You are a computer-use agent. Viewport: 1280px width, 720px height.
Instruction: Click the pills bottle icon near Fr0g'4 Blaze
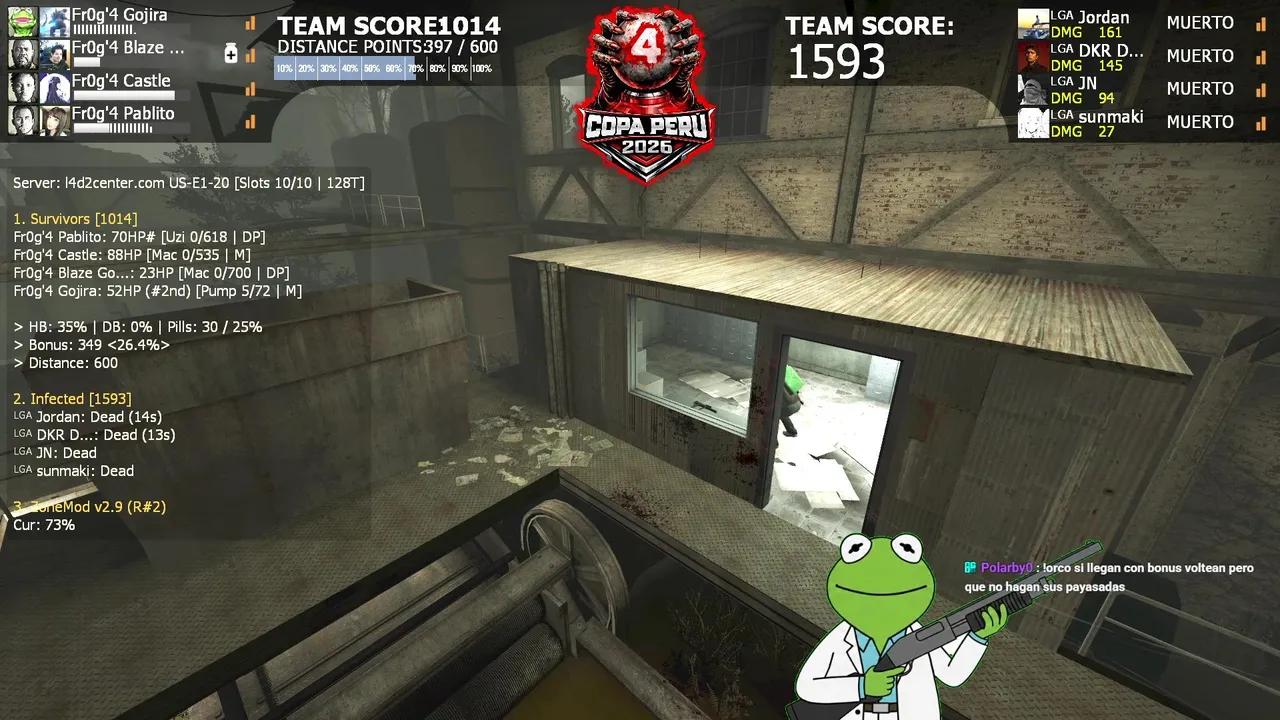point(231,54)
